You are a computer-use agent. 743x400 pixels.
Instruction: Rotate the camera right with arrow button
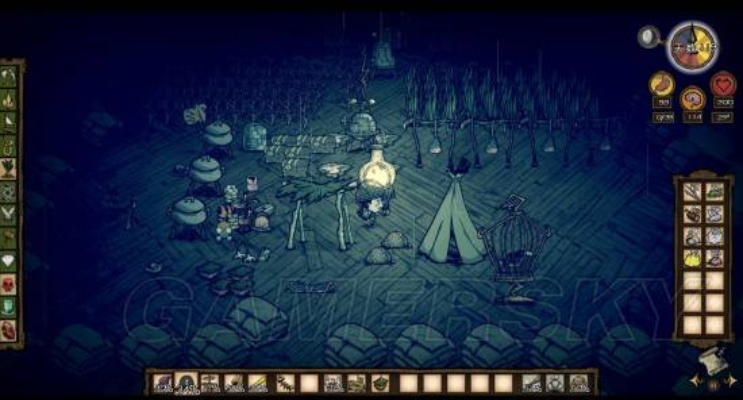coord(731,382)
